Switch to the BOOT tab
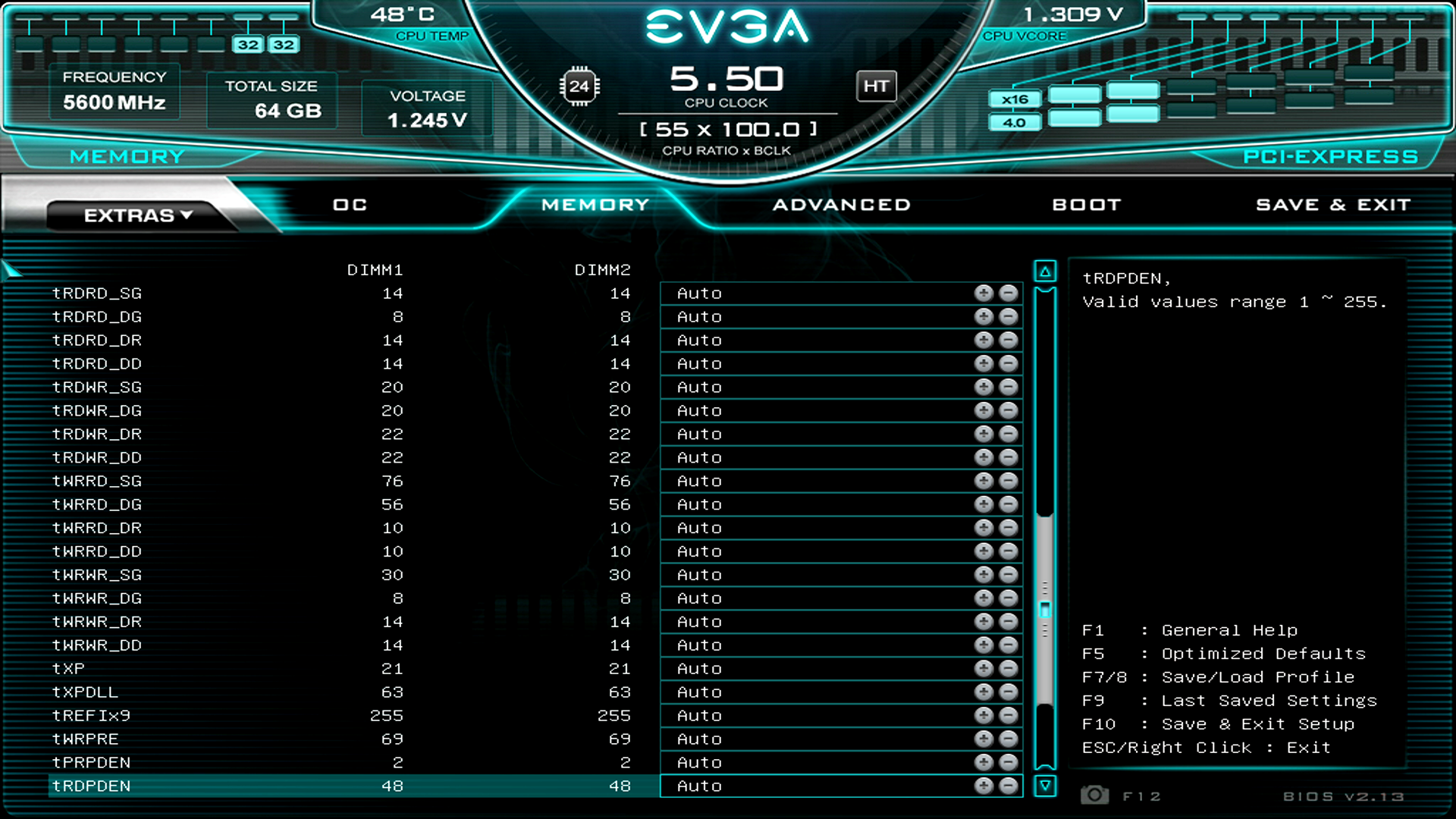This screenshot has width=1456, height=819. 1087,204
